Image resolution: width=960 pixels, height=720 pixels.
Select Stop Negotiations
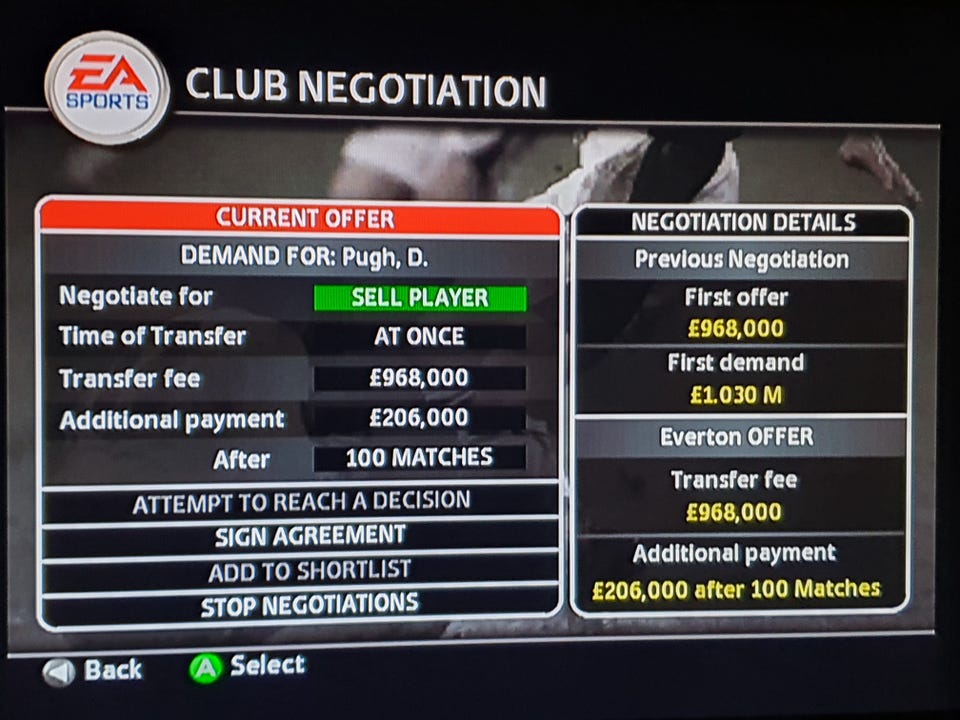[x=301, y=604]
